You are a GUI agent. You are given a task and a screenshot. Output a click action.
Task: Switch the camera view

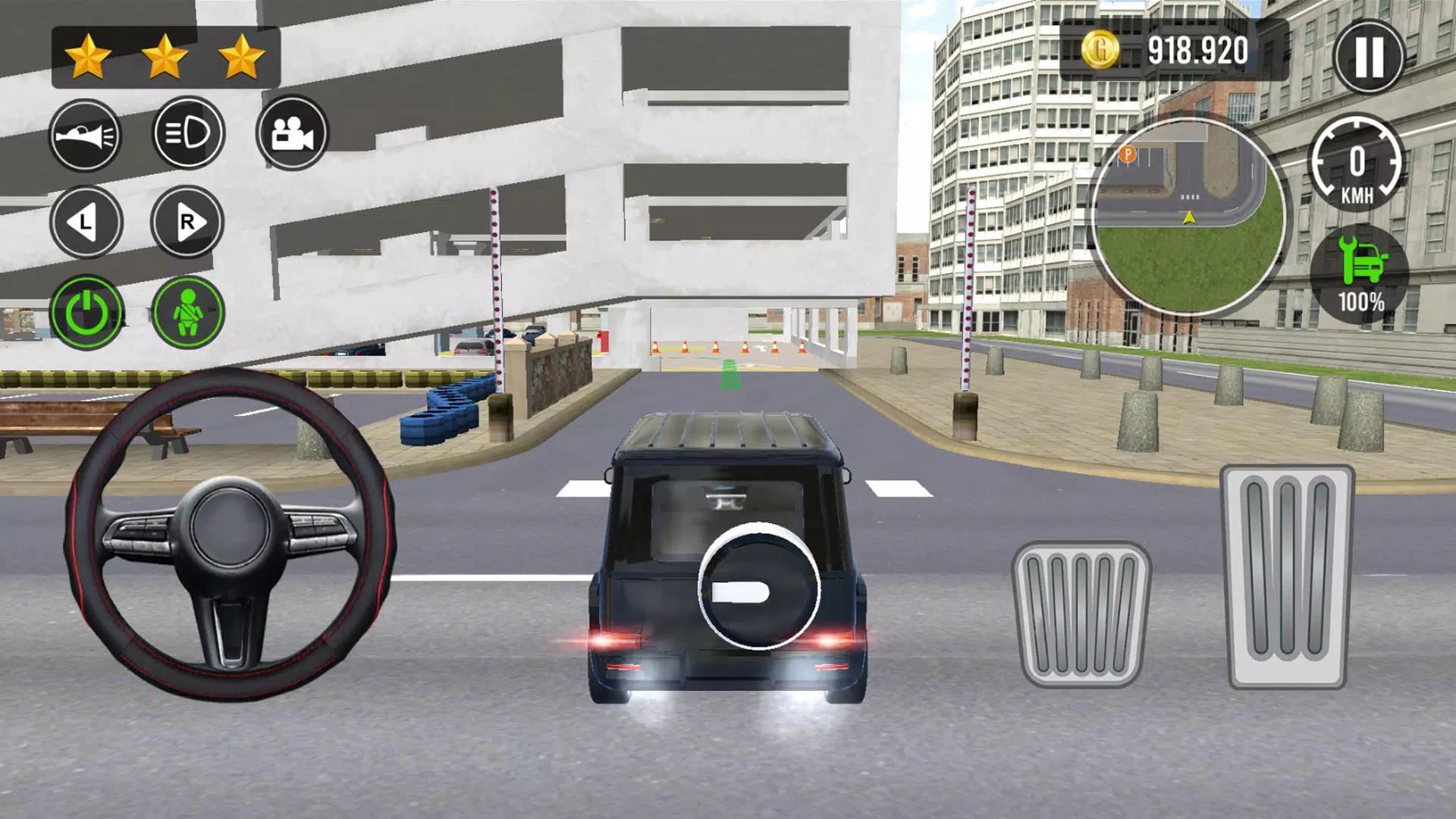(x=292, y=133)
